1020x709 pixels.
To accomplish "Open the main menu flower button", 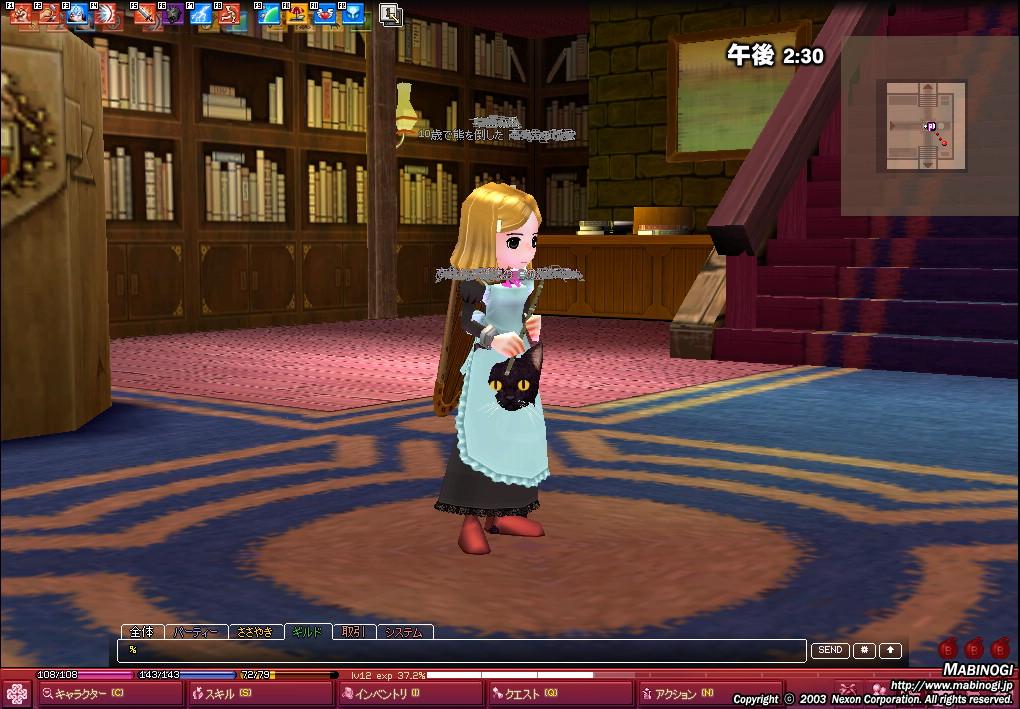I will coord(16,693).
